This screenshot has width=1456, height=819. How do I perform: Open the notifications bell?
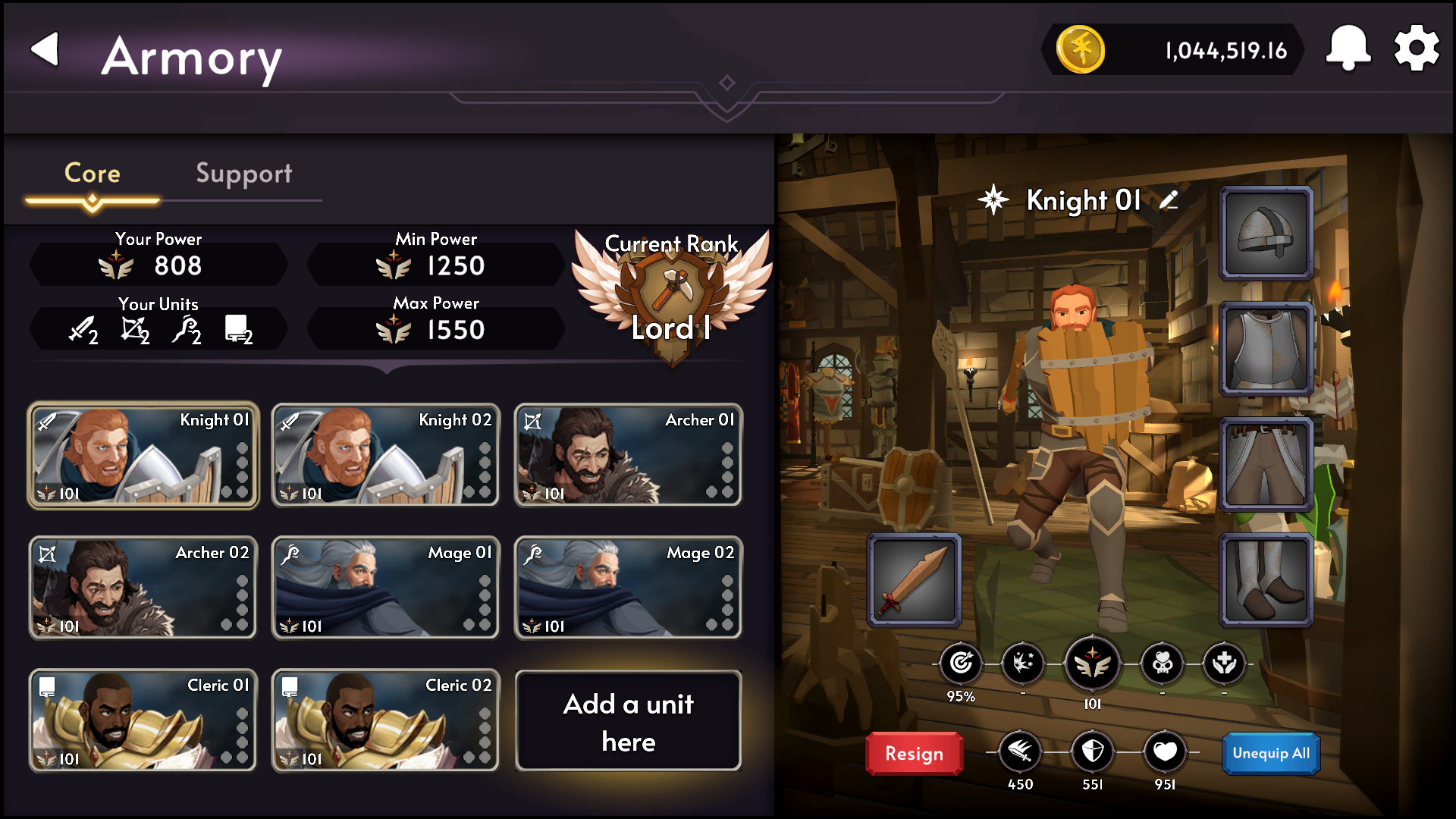click(1348, 49)
